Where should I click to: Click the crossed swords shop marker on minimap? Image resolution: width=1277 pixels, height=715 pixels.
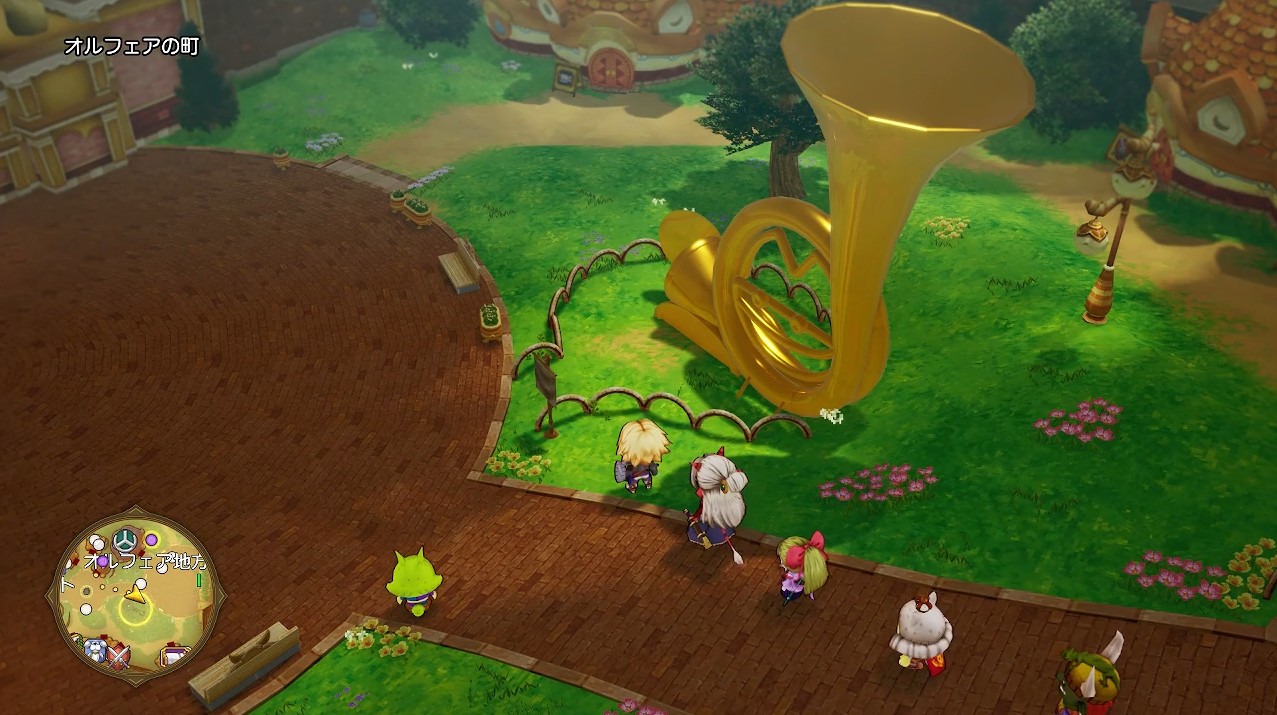[122, 656]
